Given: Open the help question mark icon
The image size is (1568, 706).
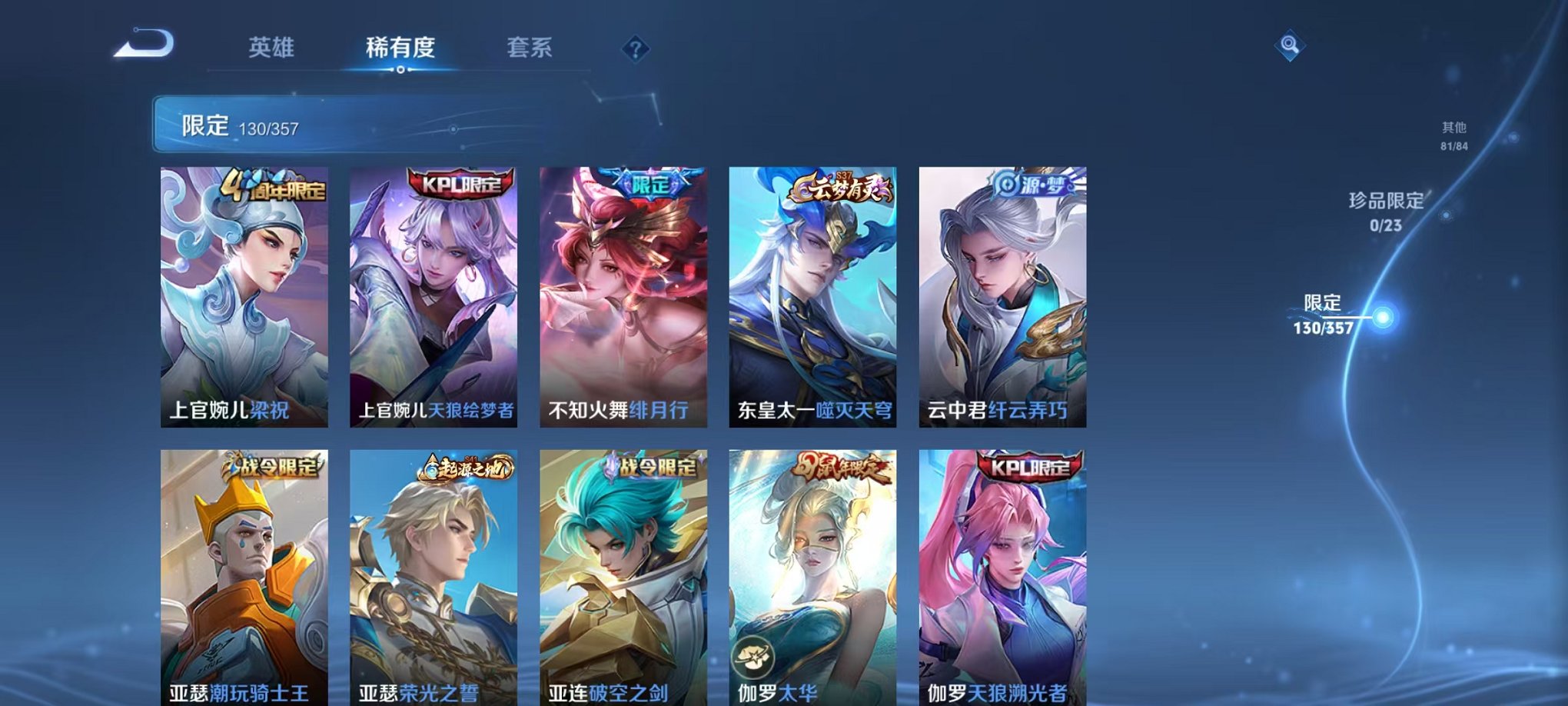Looking at the screenshot, I should (635, 49).
